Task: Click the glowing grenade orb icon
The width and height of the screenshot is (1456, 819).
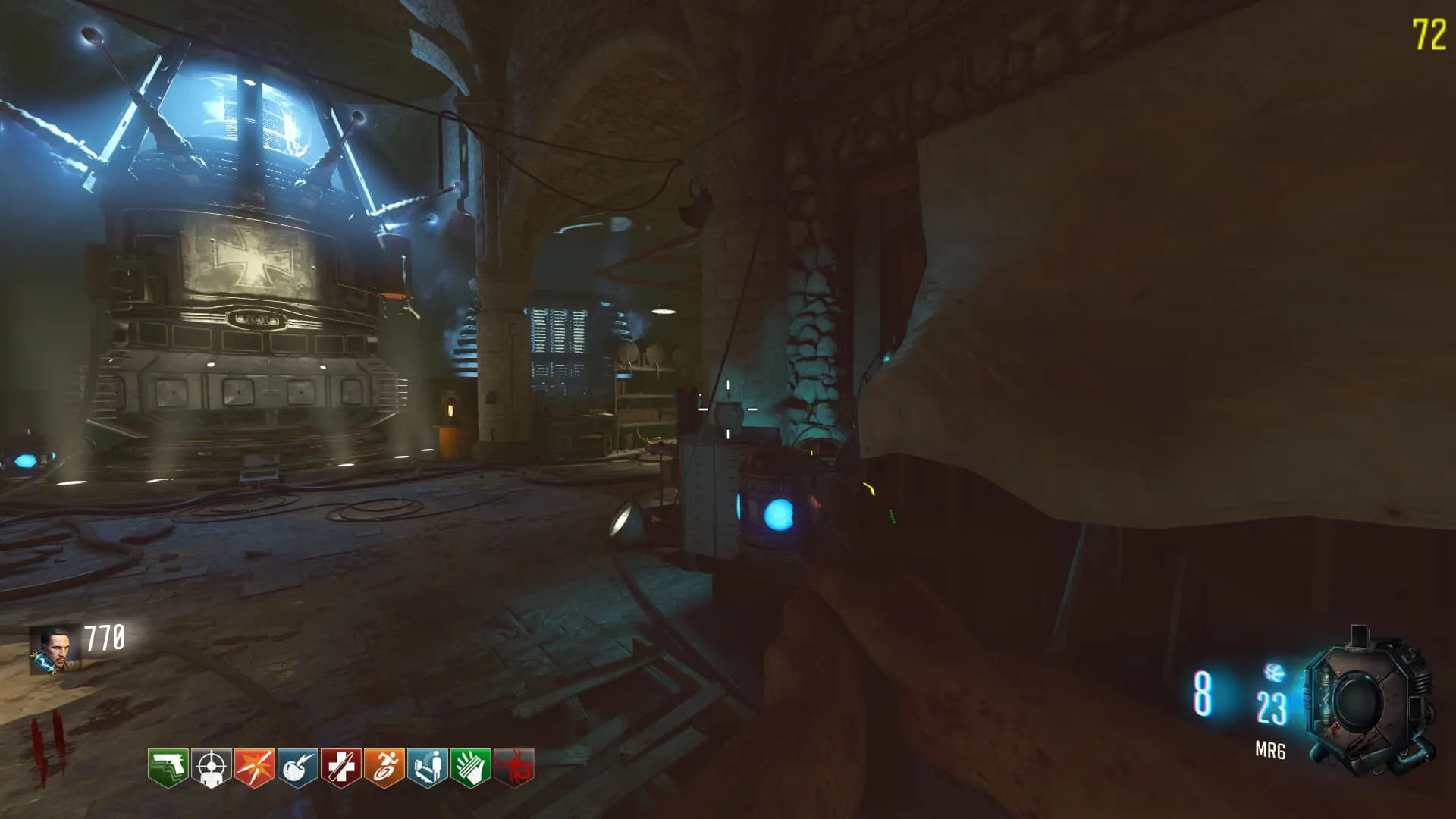Action: point(1274,672)
